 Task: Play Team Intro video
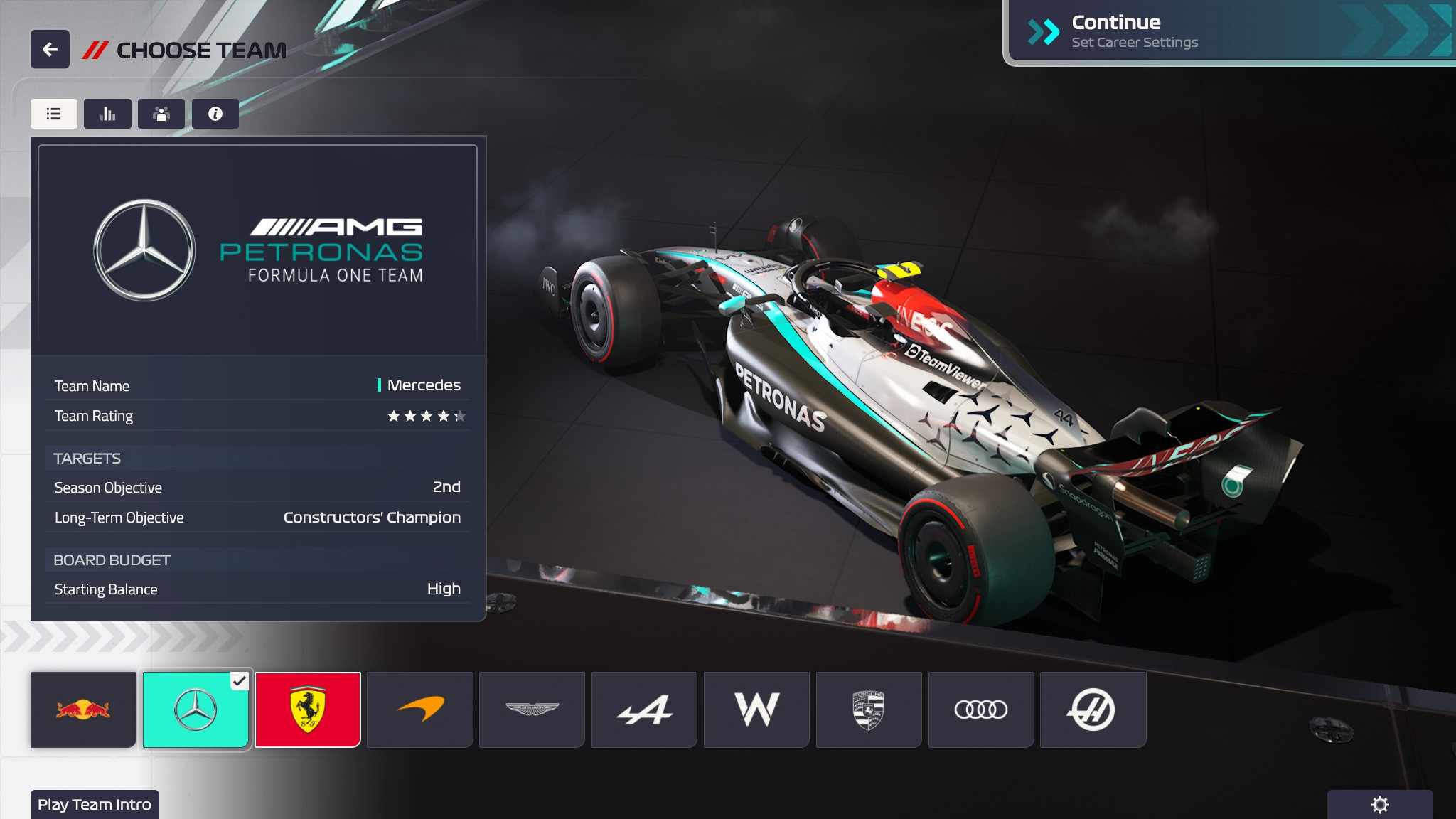click(95, 805)
